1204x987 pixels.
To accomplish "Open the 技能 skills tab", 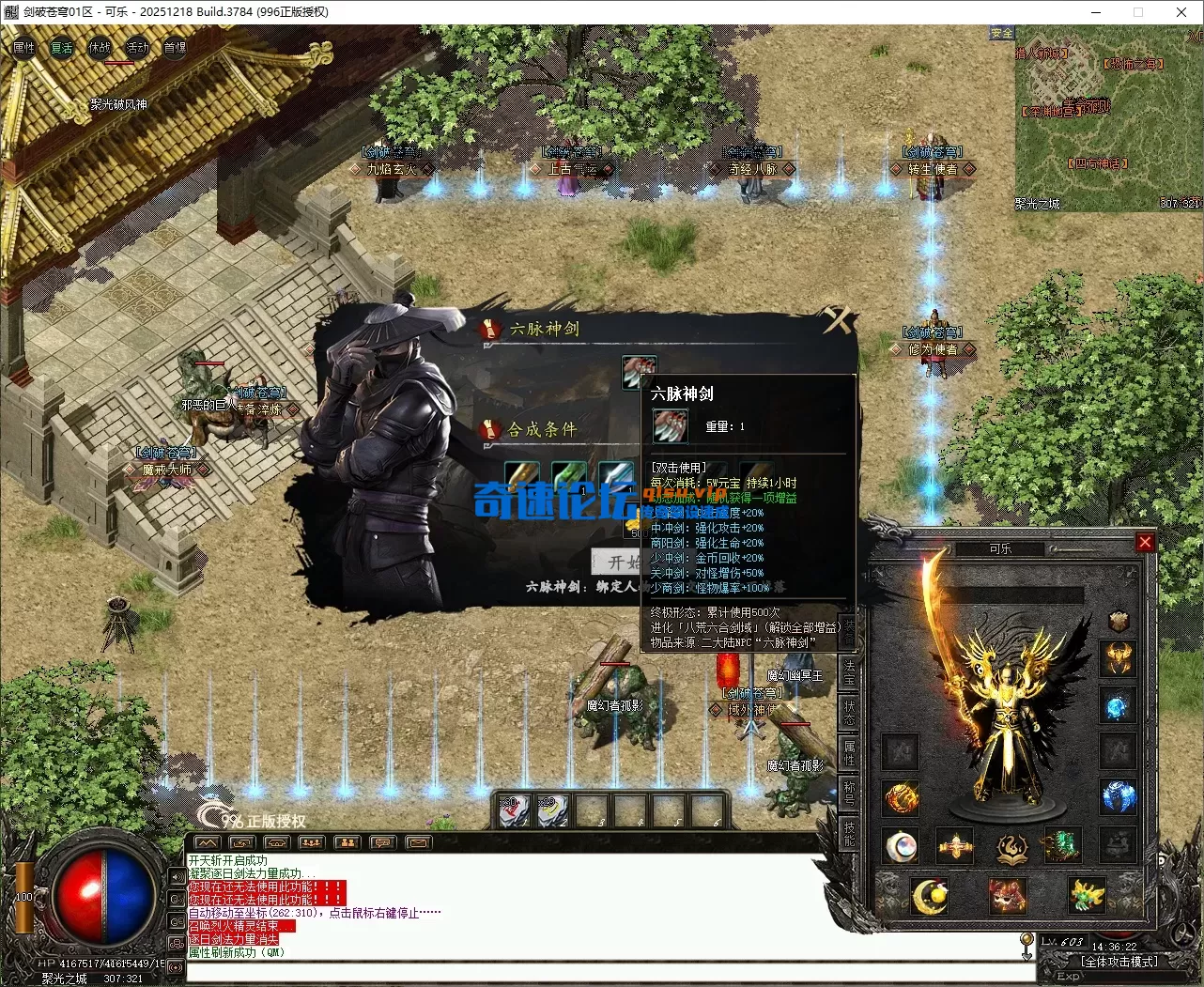I will pos(849,831).
